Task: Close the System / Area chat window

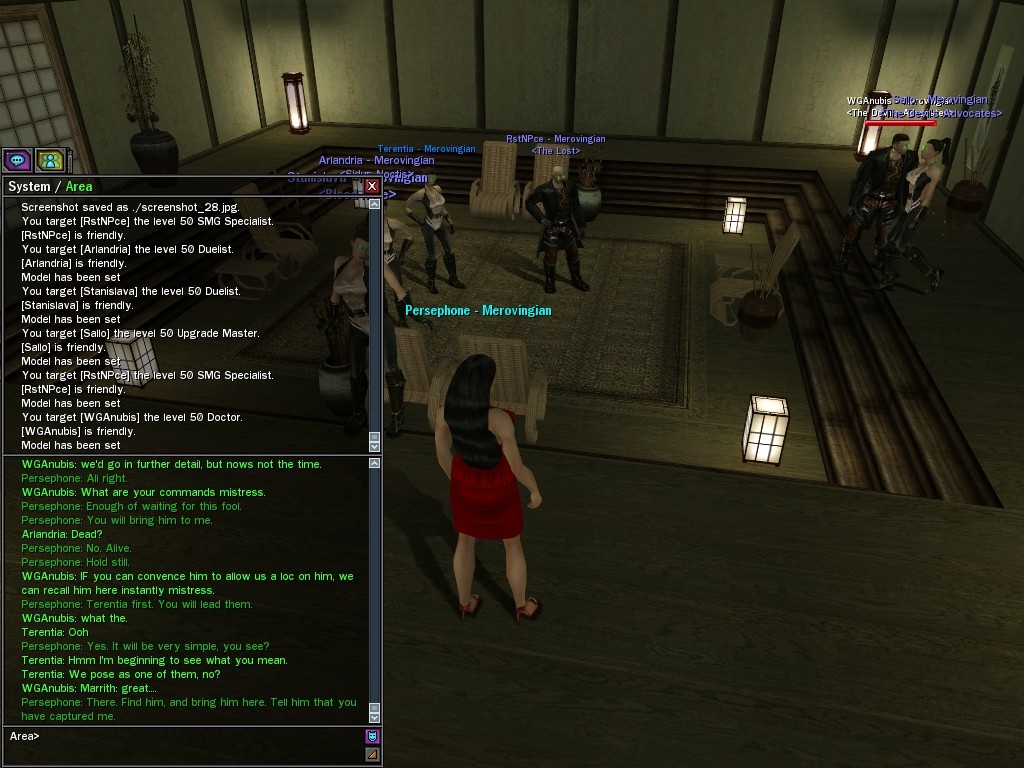Action: (372, 186)
